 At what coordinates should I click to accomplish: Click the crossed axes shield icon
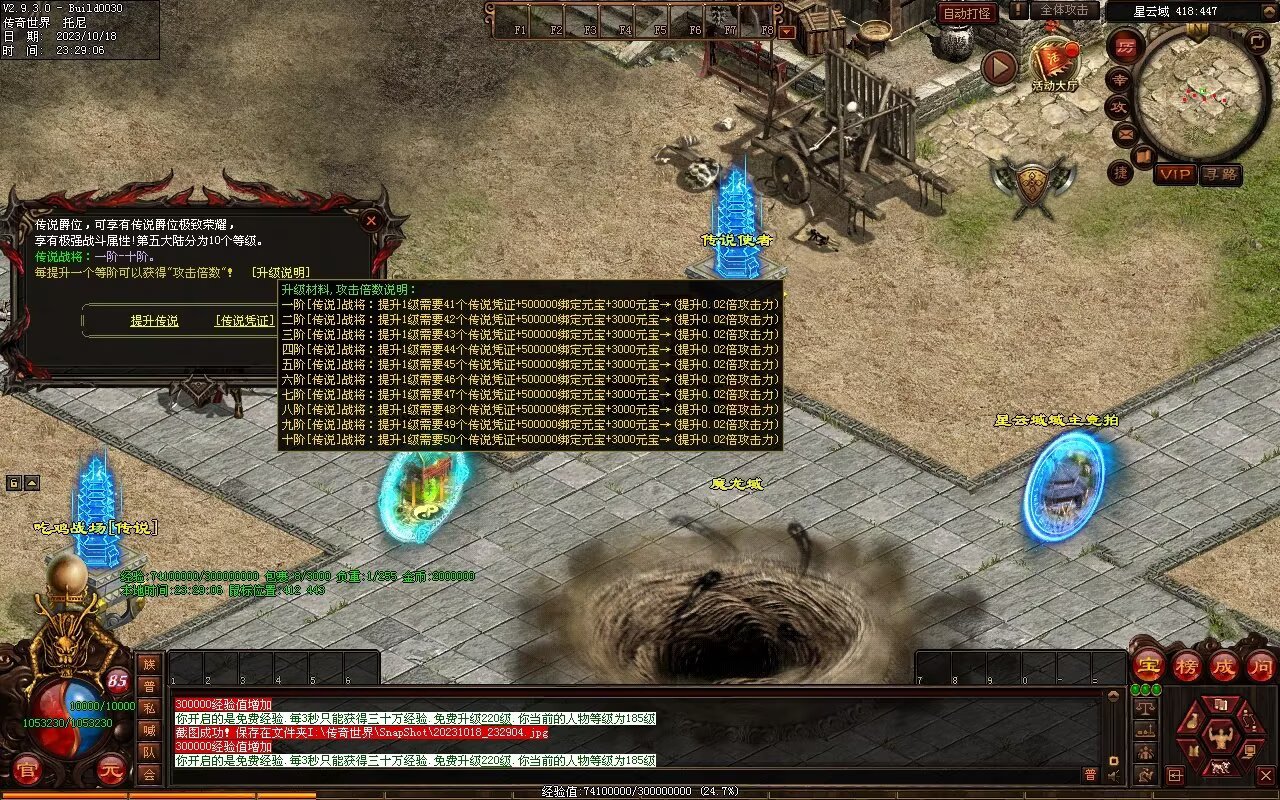(x=1033, y=186)
